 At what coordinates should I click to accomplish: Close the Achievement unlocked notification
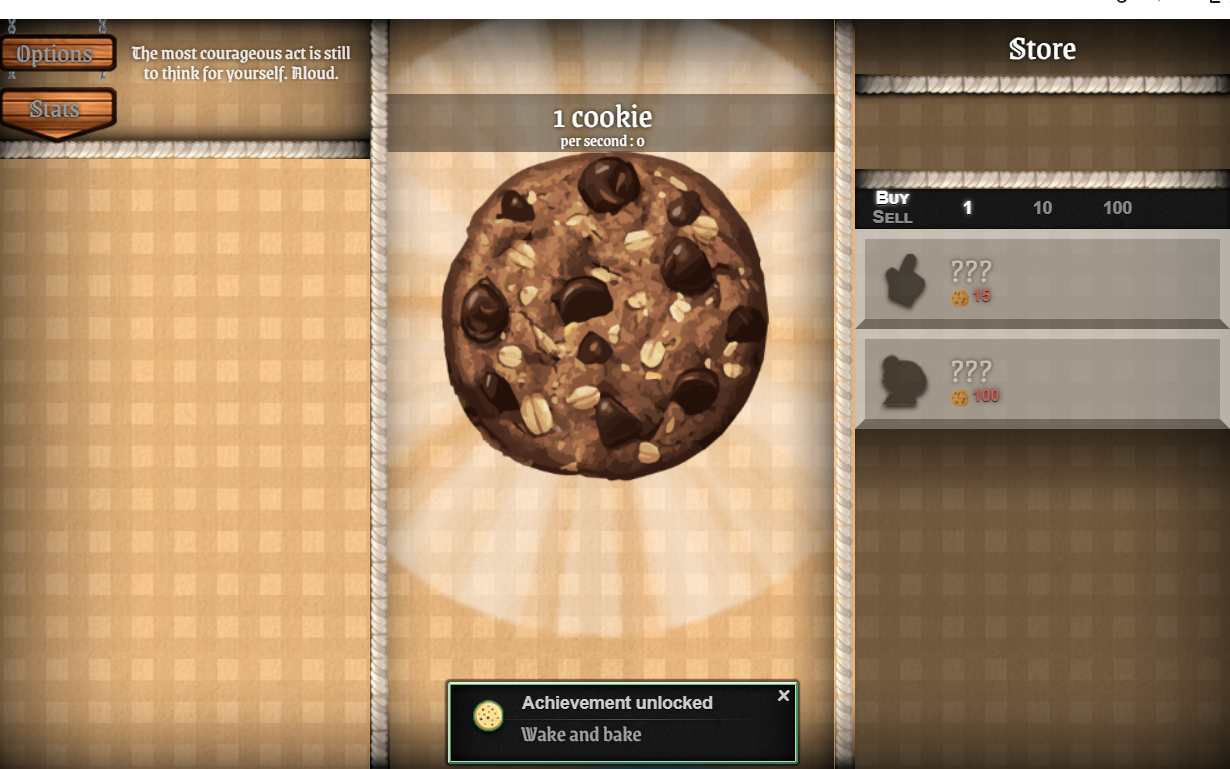(x=783, y=695)
